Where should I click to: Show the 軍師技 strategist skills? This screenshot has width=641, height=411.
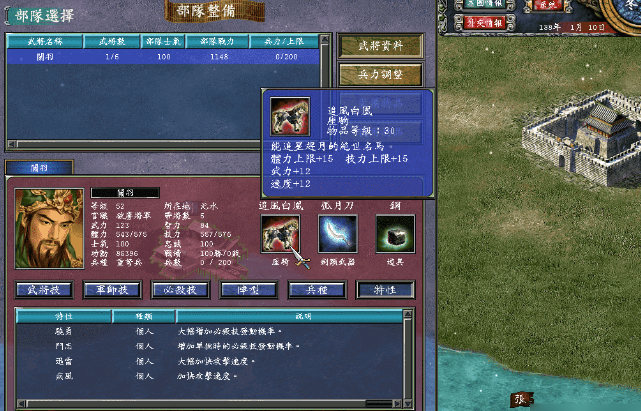point(112,289)
